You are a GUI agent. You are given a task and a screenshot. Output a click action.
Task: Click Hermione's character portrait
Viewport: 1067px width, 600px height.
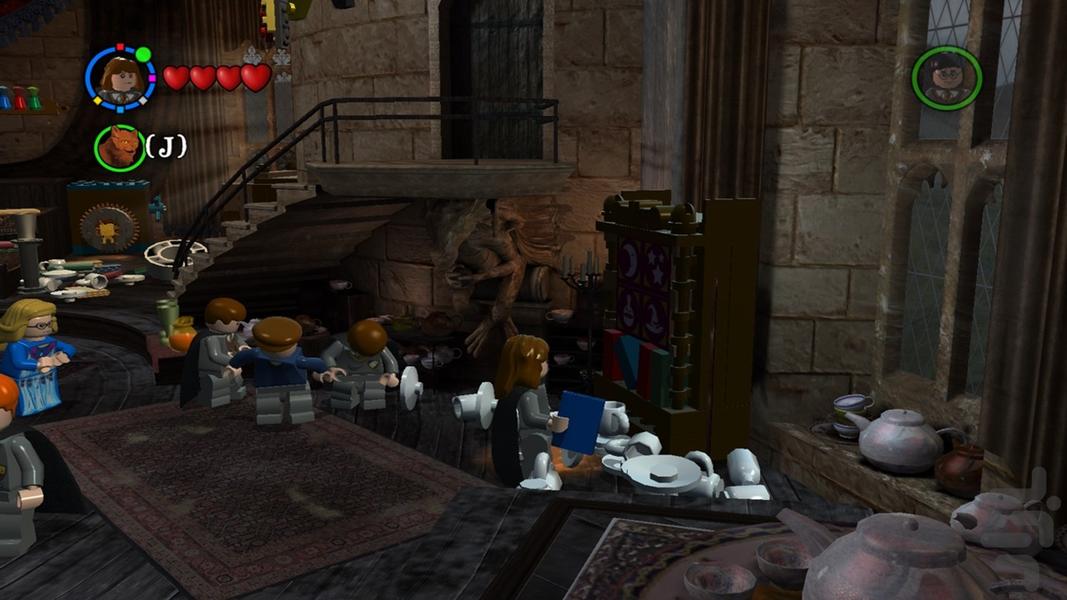click(120, 78)
